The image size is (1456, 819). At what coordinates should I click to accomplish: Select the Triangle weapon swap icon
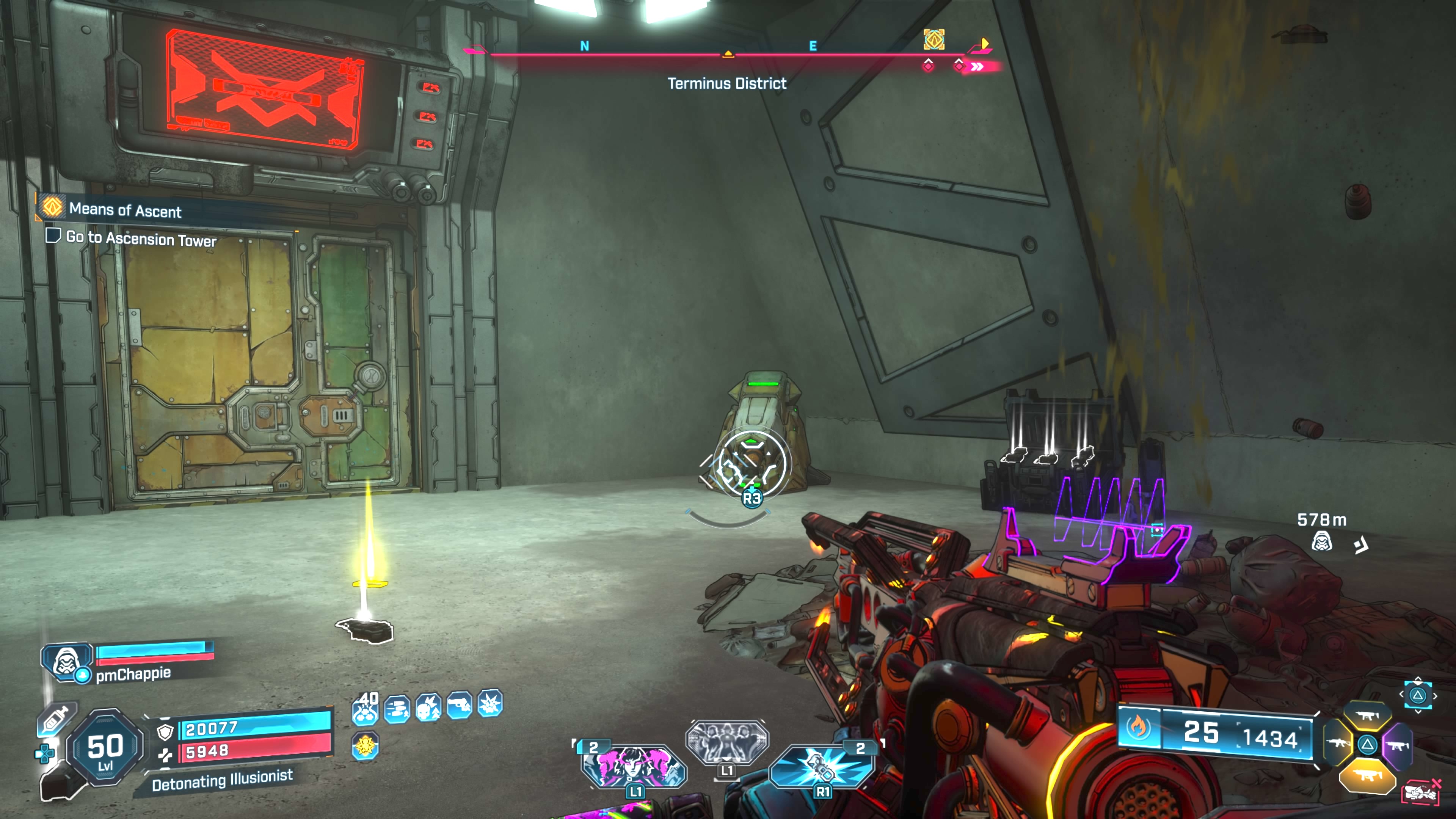[1368, 745]
